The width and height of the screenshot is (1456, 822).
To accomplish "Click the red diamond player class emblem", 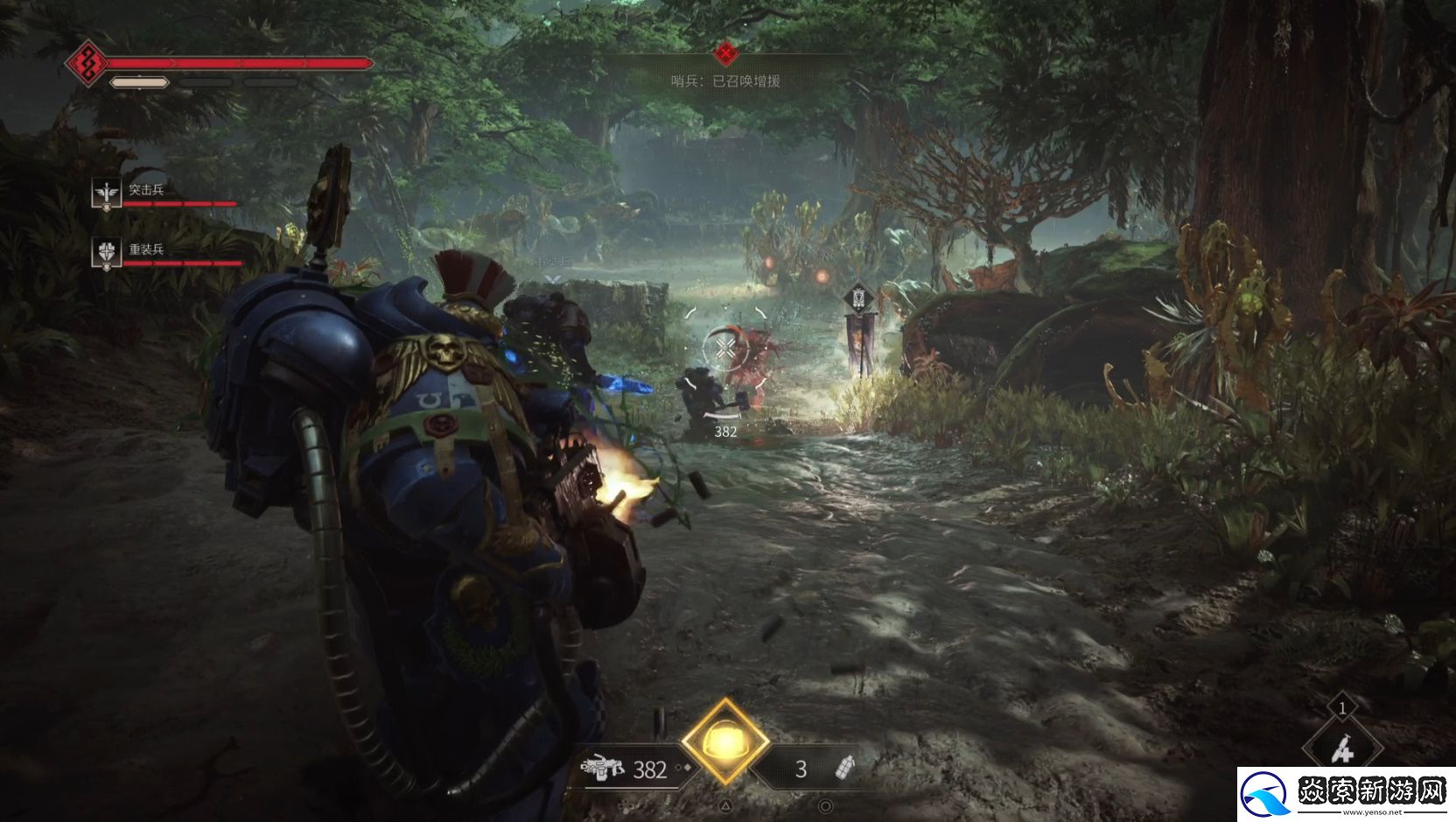I will click(87, 63).
